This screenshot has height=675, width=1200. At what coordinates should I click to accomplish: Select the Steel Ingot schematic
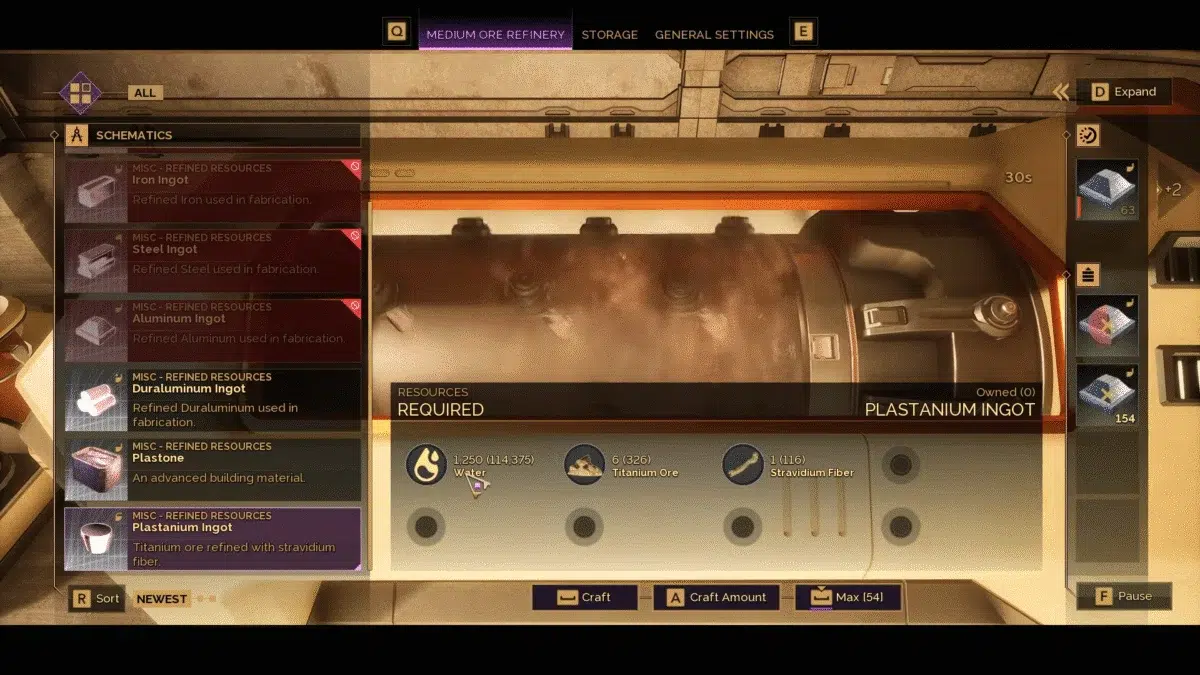212,260
